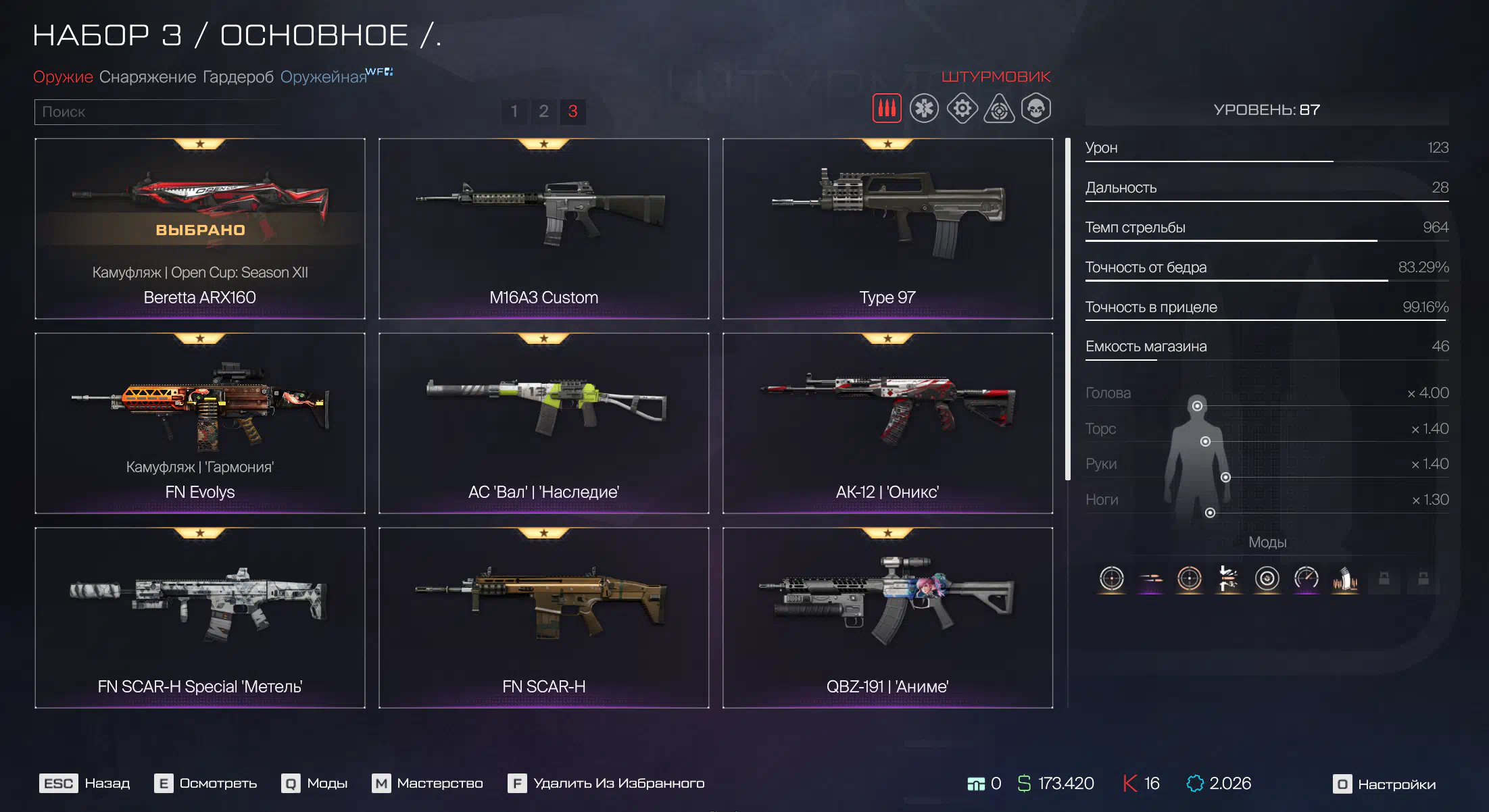Choose the medic class cross icon
Image resolution: width=1489 pixels, height=812 pixels.
coord(923,109)
